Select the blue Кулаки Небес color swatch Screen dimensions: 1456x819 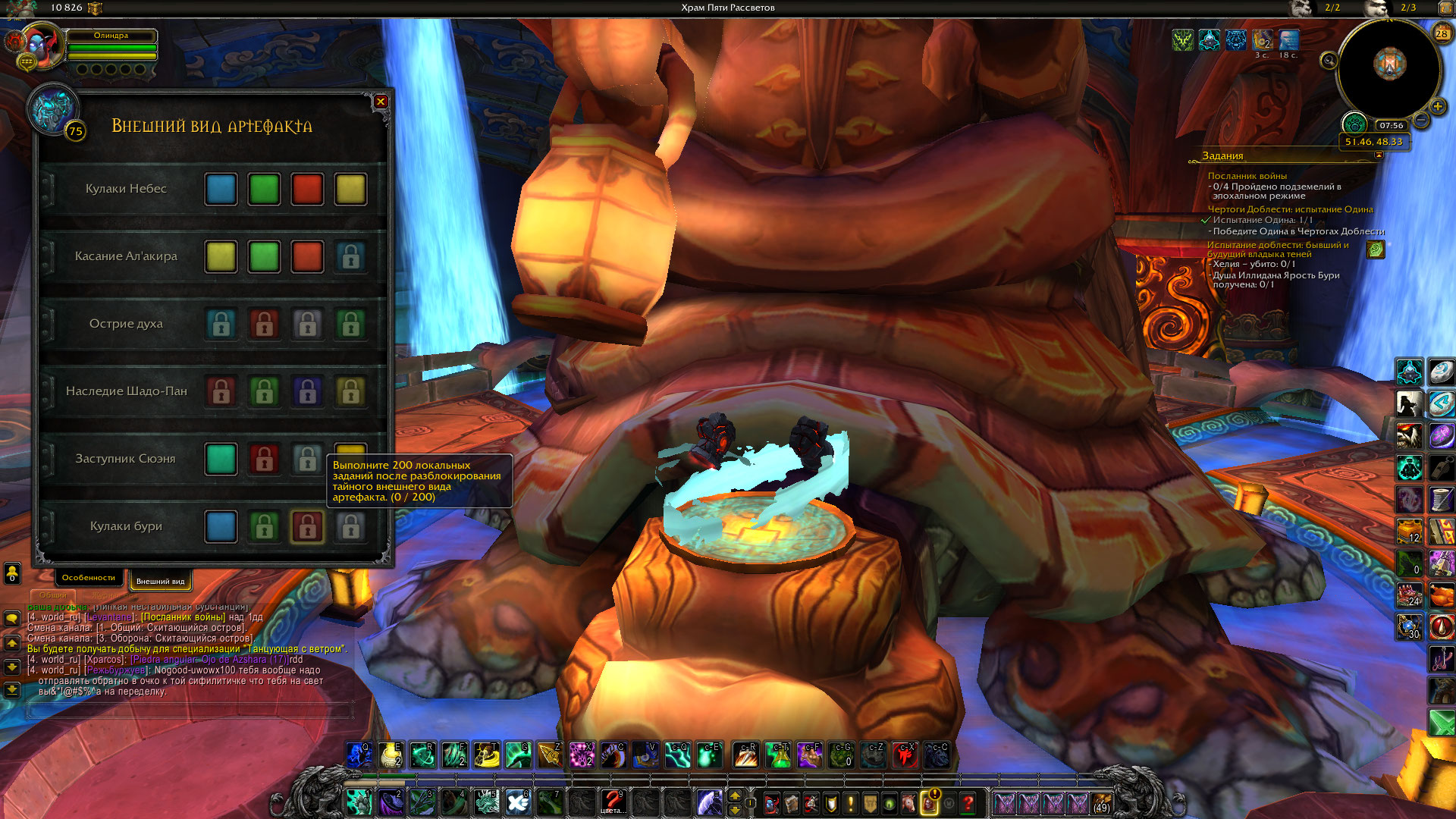click(x=221, y=190)
